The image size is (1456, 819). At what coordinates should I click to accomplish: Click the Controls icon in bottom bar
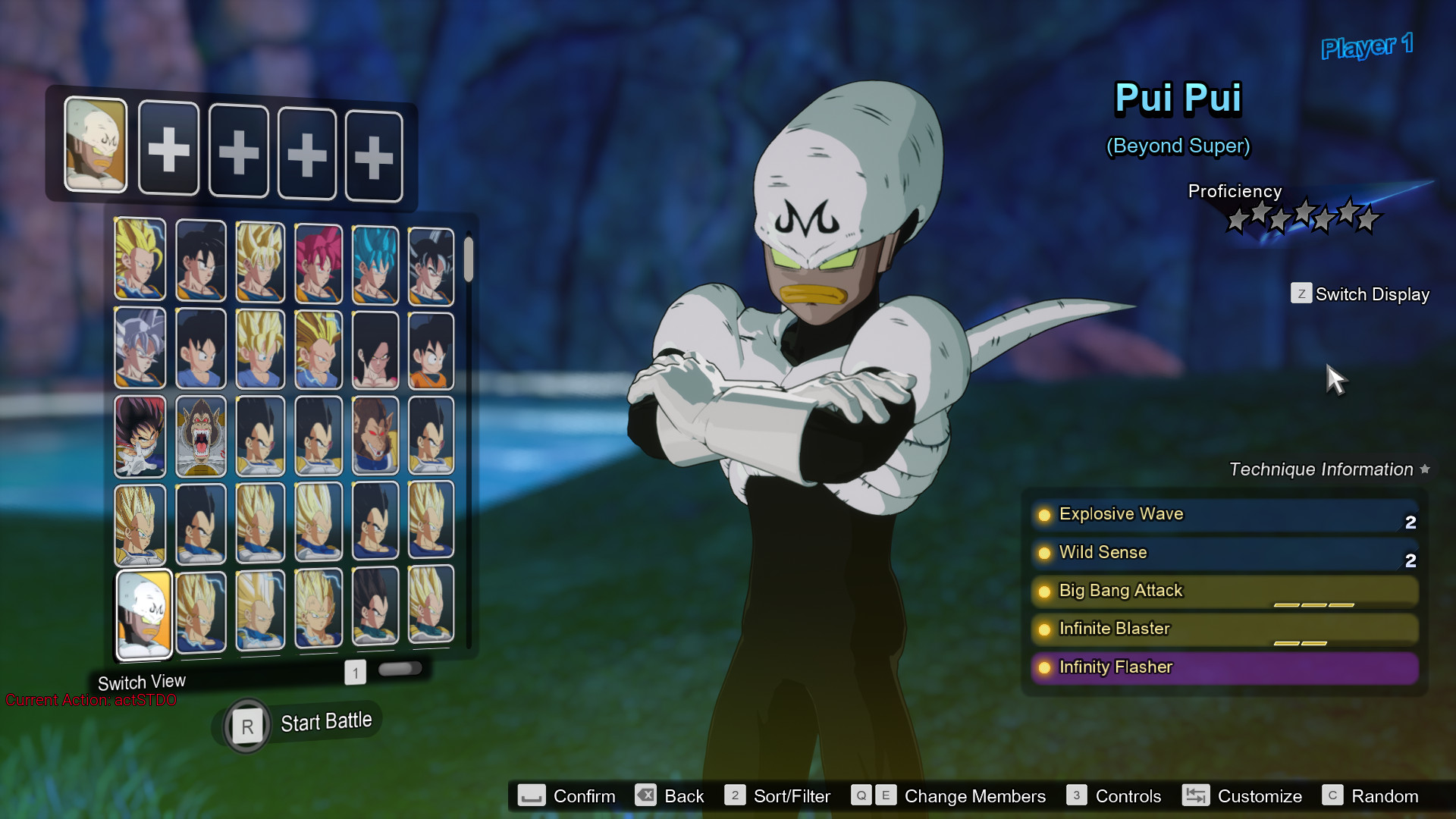click(x=1076, y=795)
